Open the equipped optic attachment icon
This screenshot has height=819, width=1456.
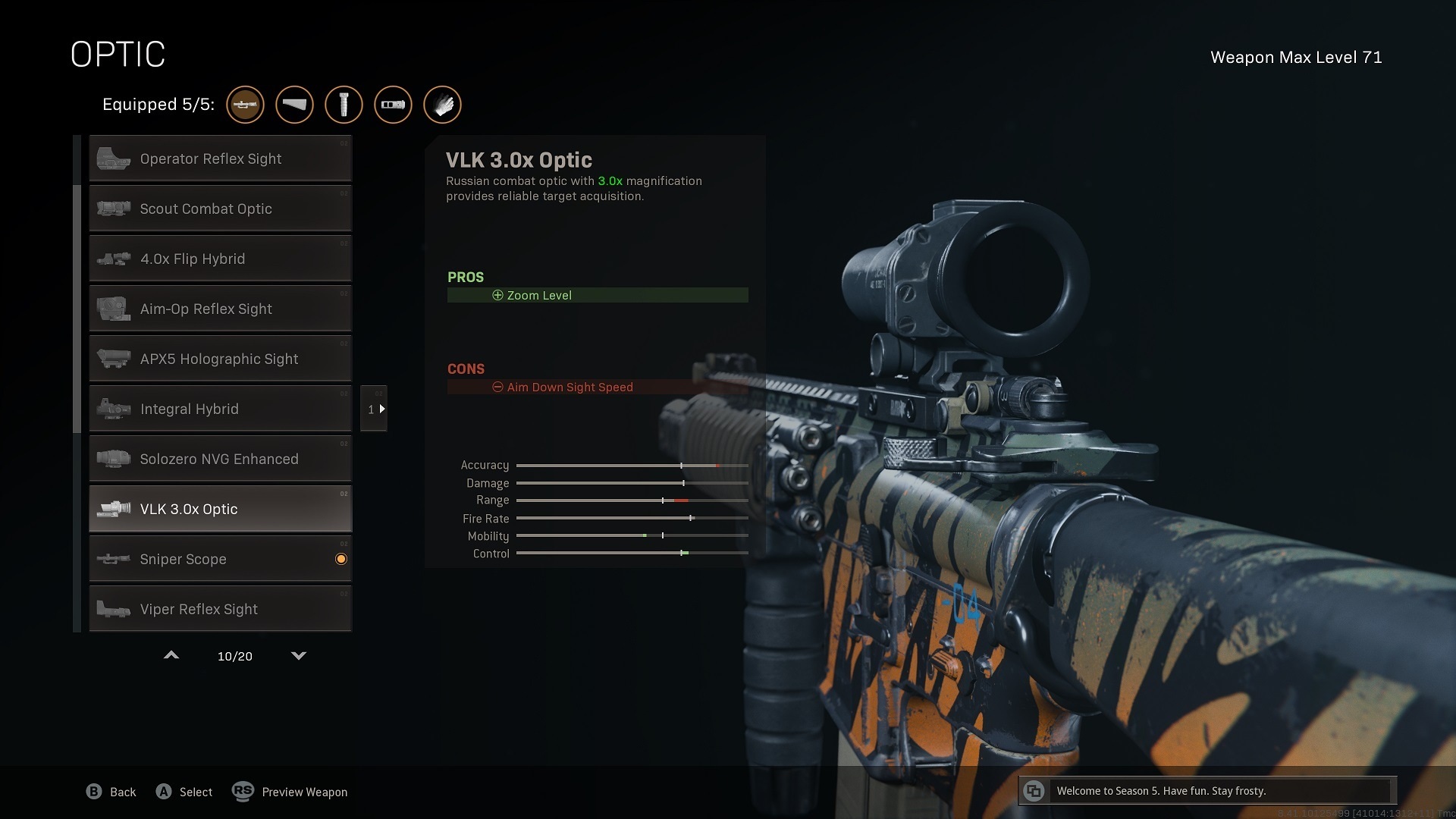245,105
